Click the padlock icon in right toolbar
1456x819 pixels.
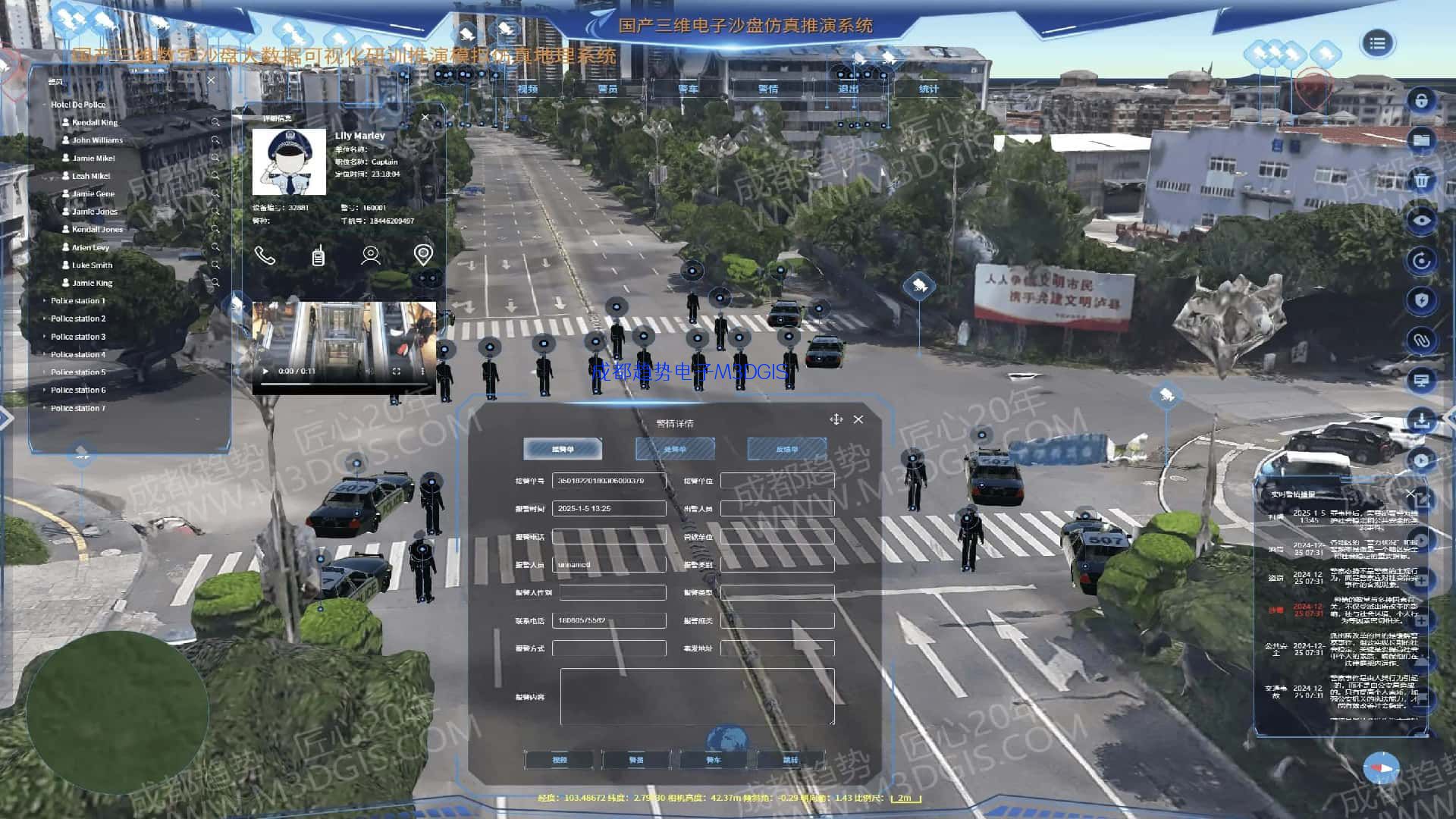[1421, 101]
